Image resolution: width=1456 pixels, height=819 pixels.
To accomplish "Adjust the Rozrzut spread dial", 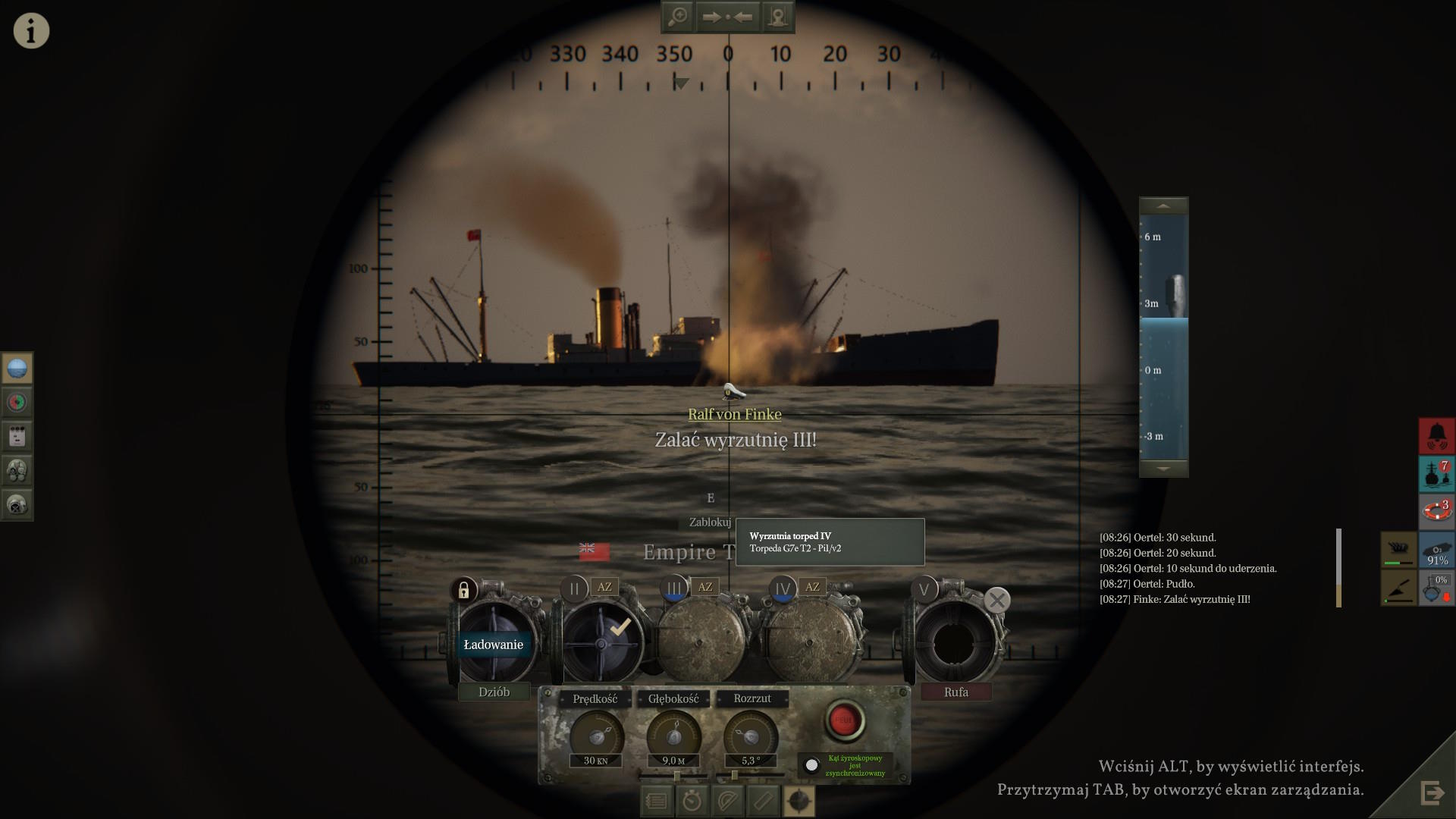I will click(750, 736).
